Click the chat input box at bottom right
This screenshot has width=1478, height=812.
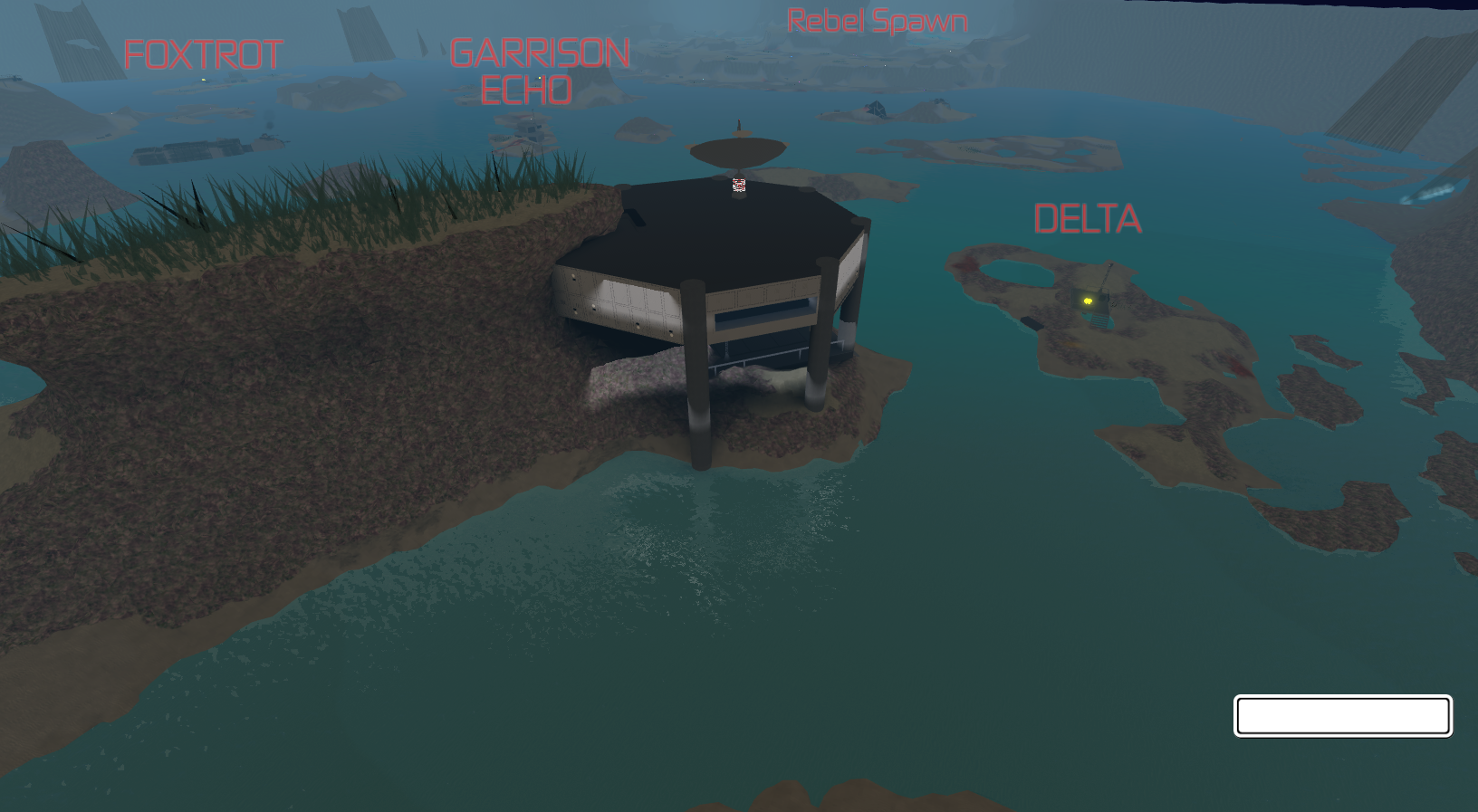tap(1343, 714)
